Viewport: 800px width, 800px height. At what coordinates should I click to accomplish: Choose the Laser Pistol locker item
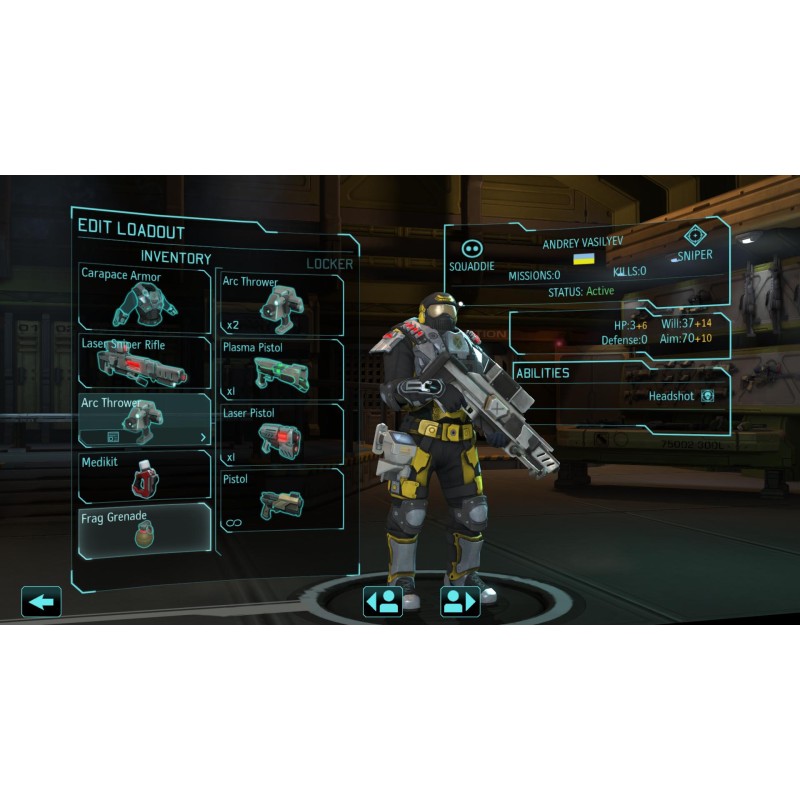click(280, 435)
